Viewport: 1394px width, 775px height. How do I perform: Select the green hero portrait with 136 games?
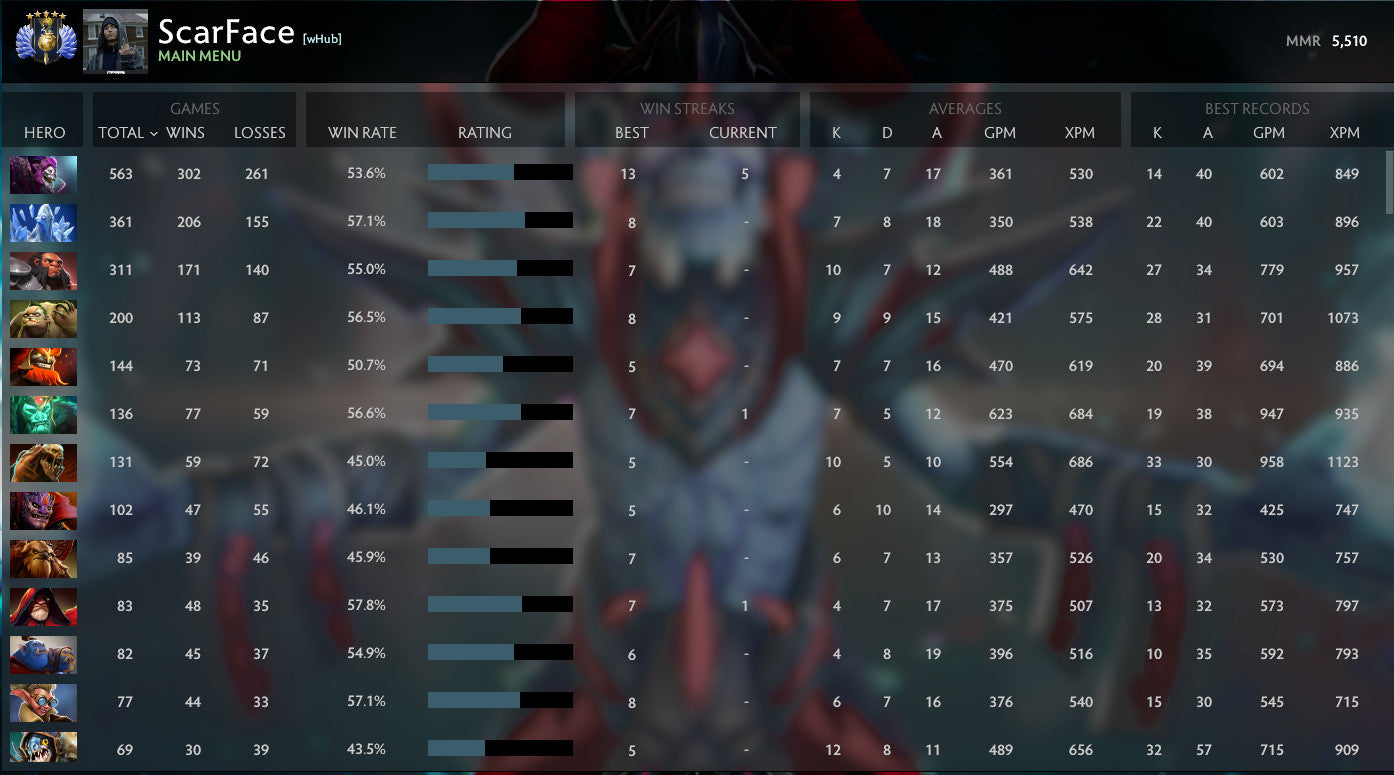pos(43,413)
